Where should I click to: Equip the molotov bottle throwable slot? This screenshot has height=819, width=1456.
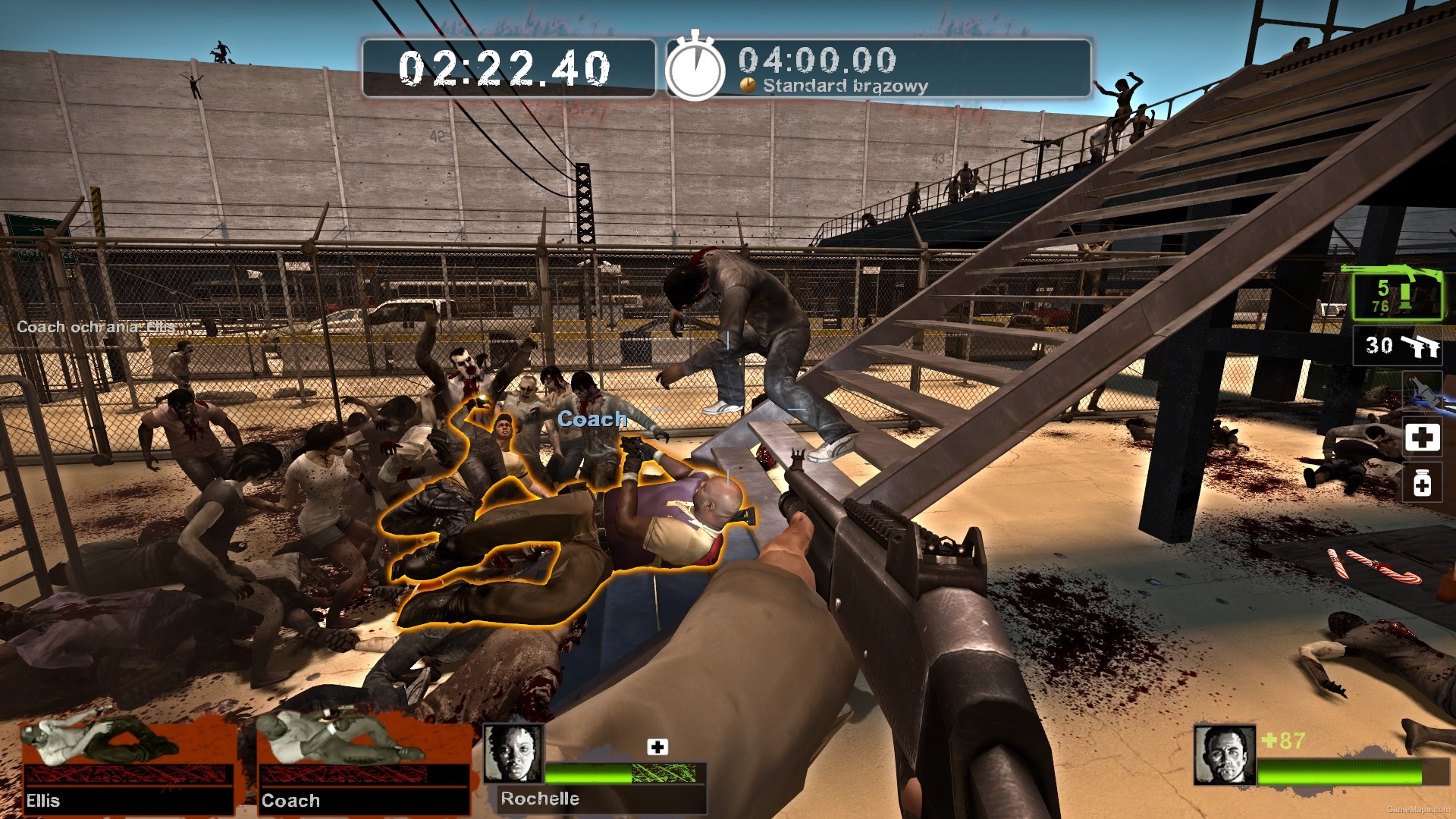pyautogui.click(x=1421, y=391)
